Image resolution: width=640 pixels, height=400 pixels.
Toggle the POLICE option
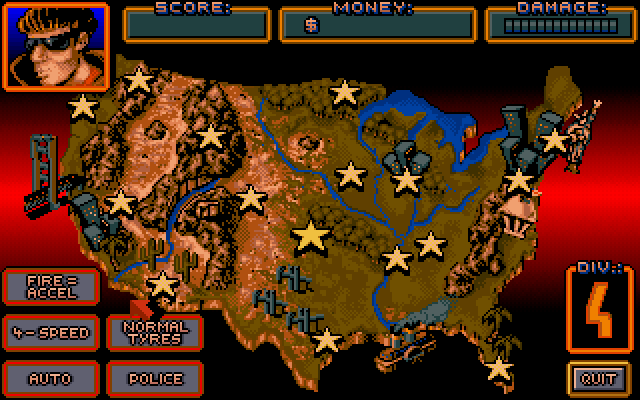coord(154,378)
